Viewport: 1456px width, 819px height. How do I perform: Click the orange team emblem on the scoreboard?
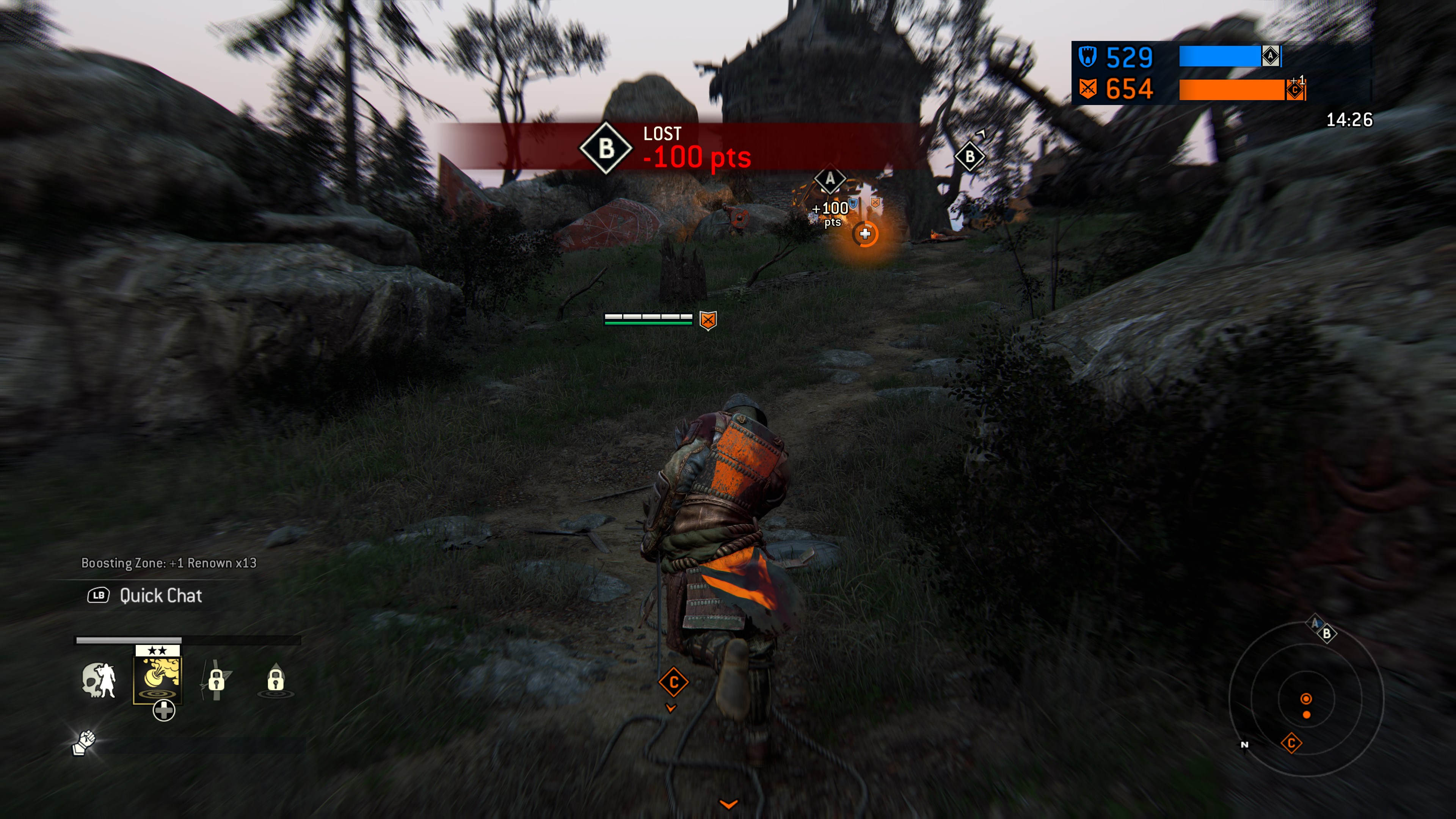1087,89
